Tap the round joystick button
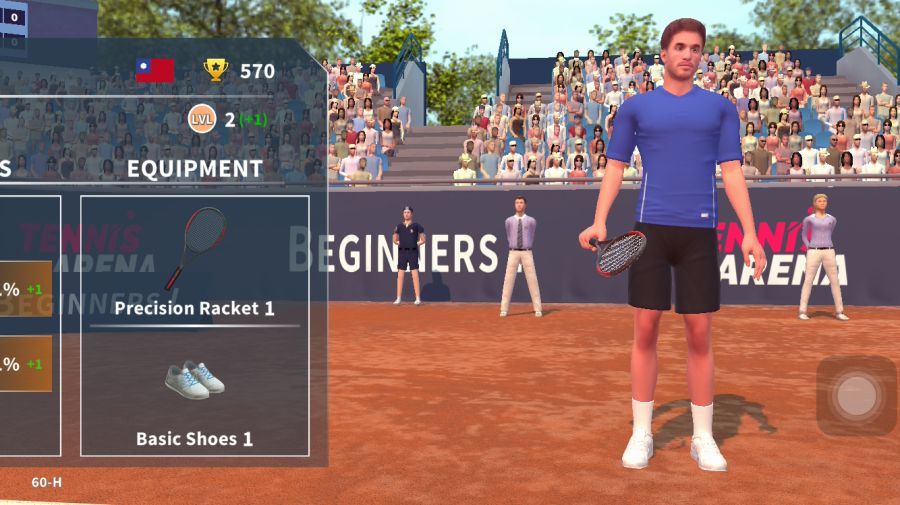 pos(856,396)
